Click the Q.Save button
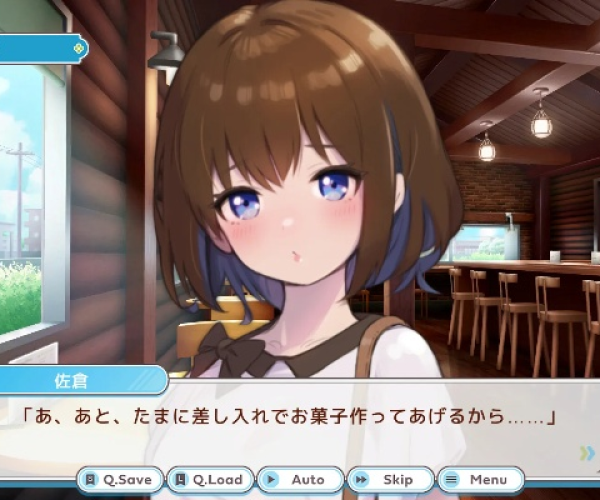The image size is (600, 500). tap(120, 480)
